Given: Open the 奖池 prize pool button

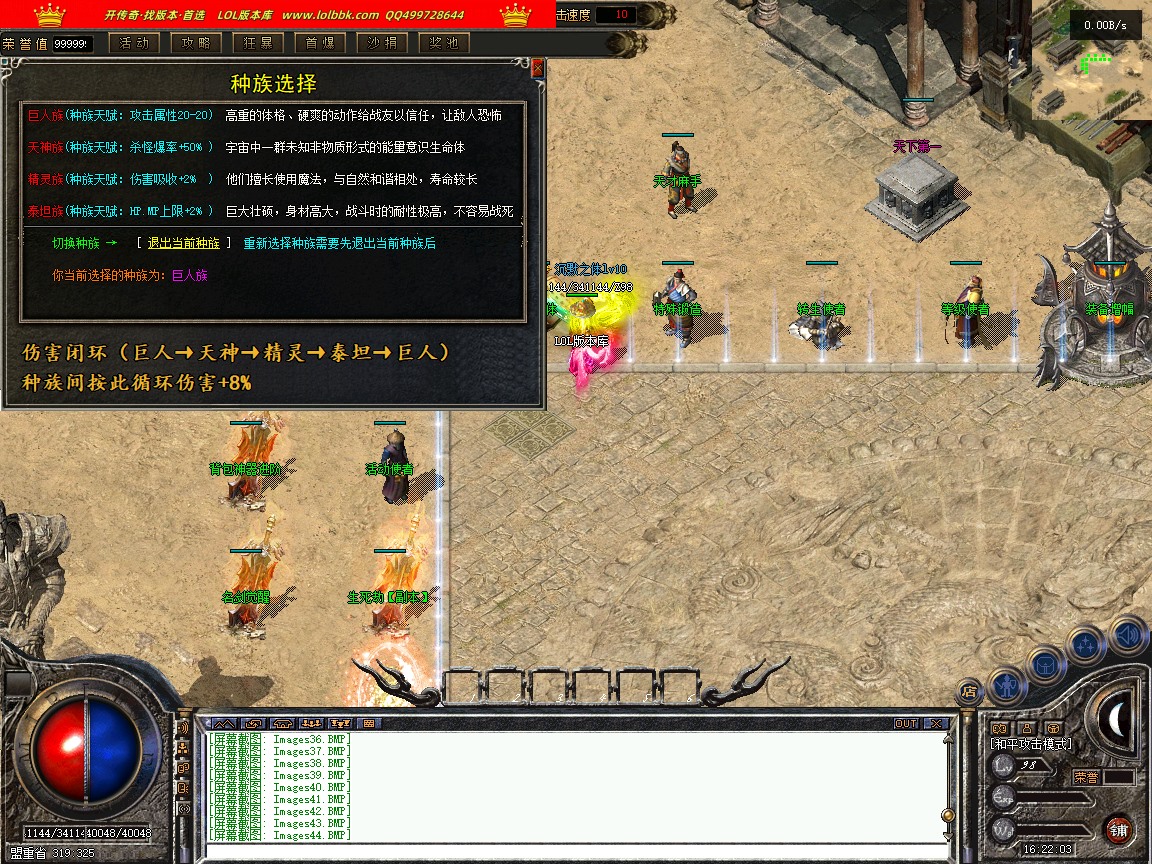Looking at the screenshot, I should [444, 43].
